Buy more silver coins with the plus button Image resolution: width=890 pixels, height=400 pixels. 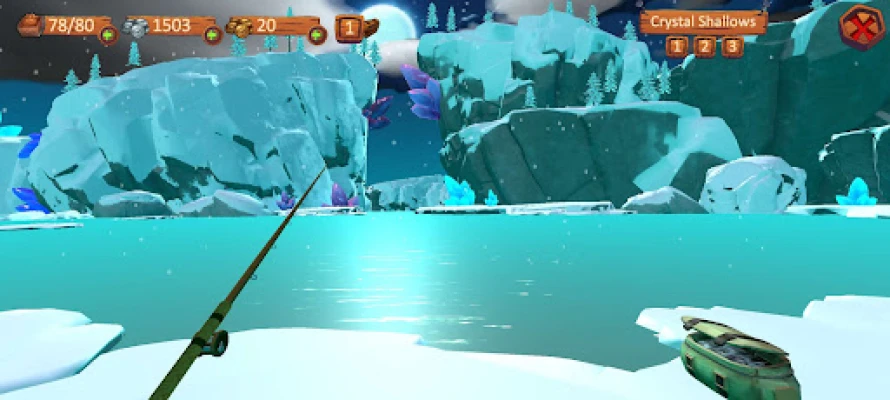coord(212,35)
